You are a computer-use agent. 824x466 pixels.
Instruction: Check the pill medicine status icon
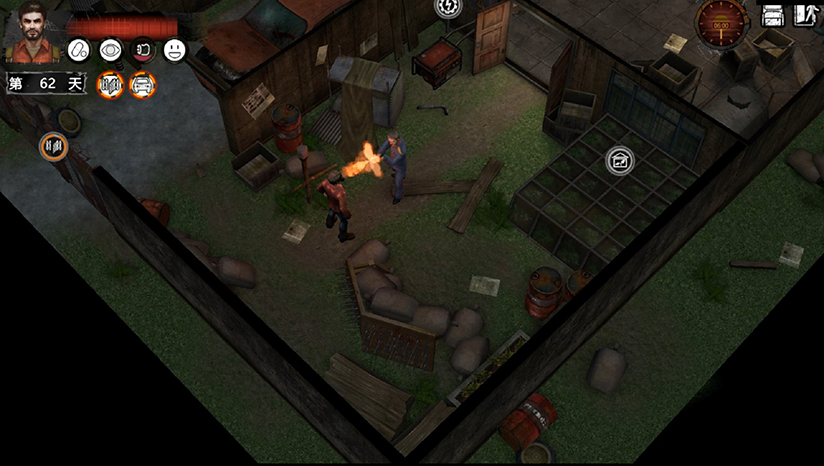click(x=79, y=50)
